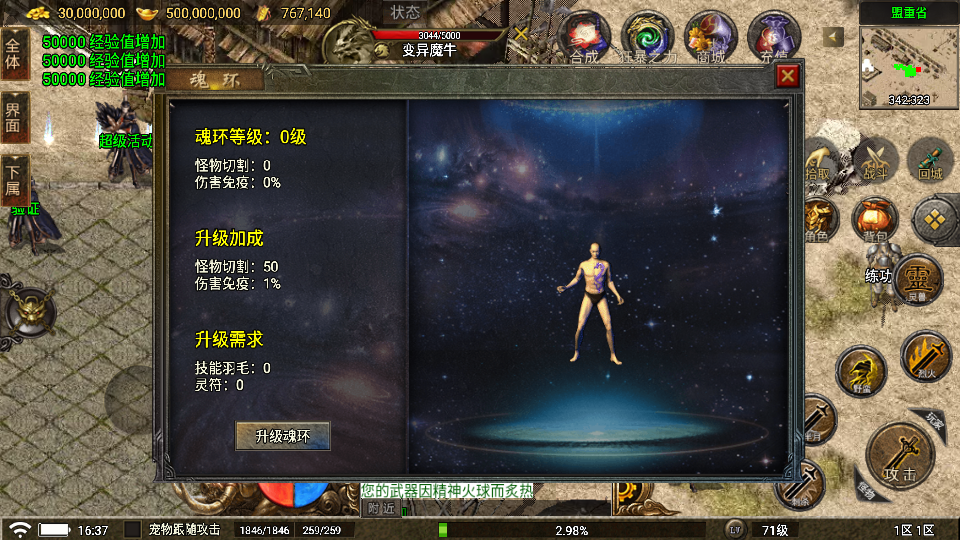
Task: Close the soul ring window
Action: 788,76
